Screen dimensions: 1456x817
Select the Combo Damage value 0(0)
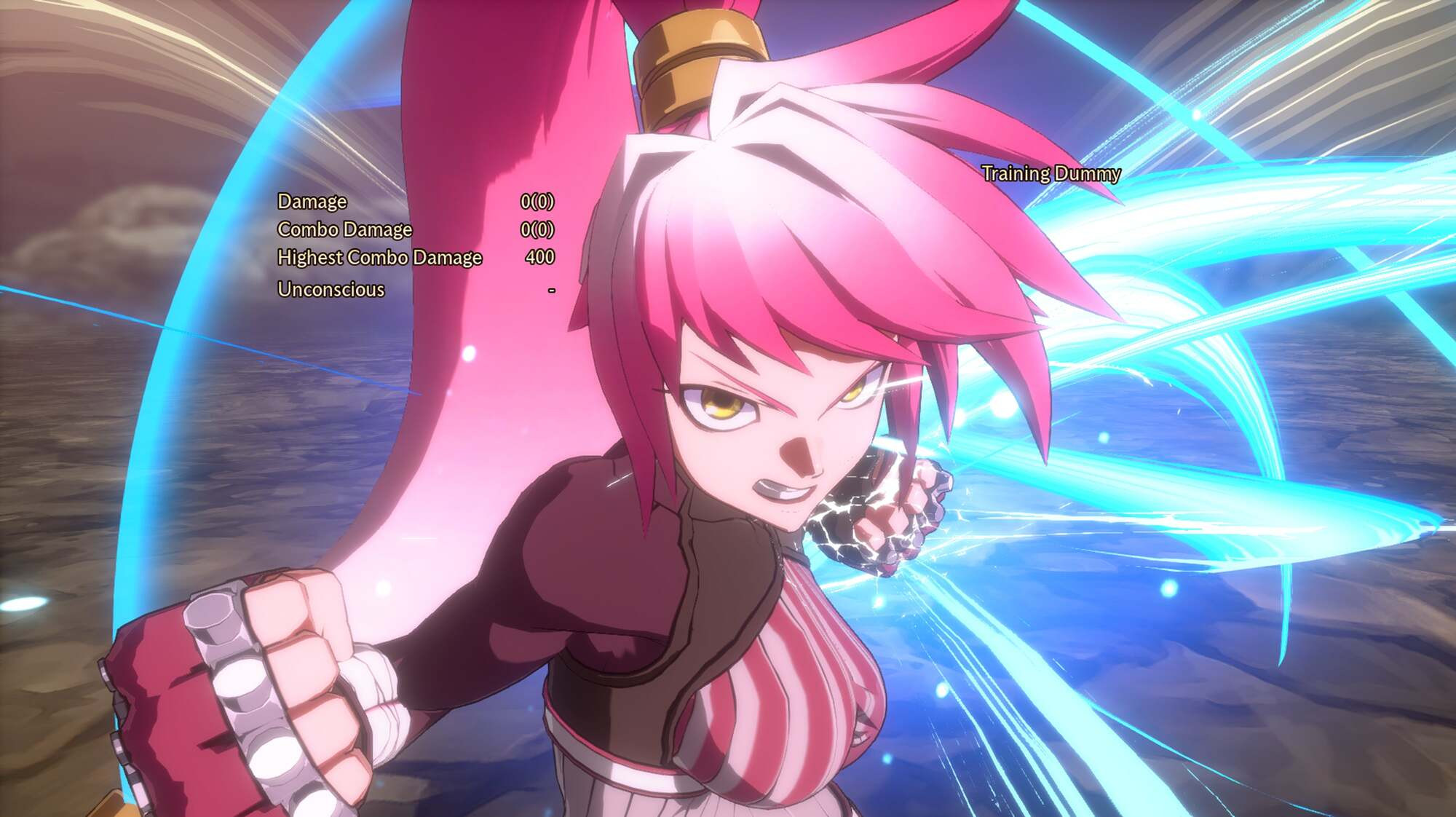(x=539, y=230)
